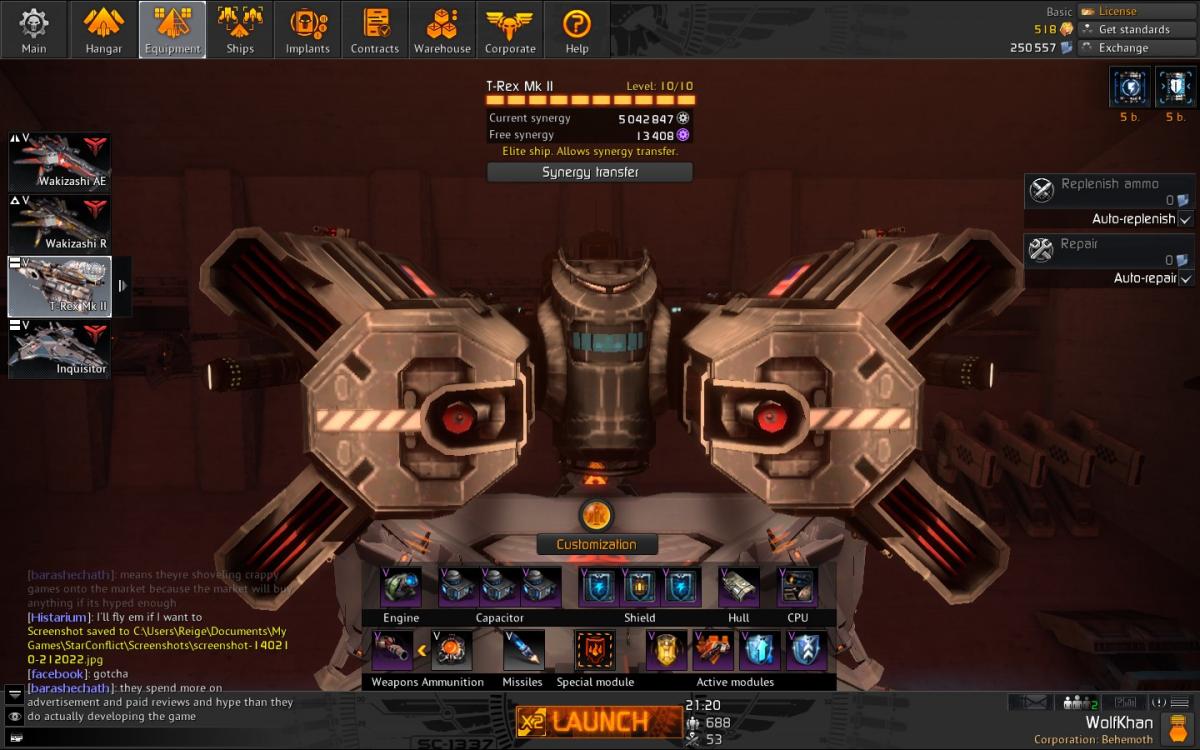Viewport: 1200px width, 750px height.
Task: Select the Wakizashi AE ship
Action: pyautogui.click(x=60, y=162)
